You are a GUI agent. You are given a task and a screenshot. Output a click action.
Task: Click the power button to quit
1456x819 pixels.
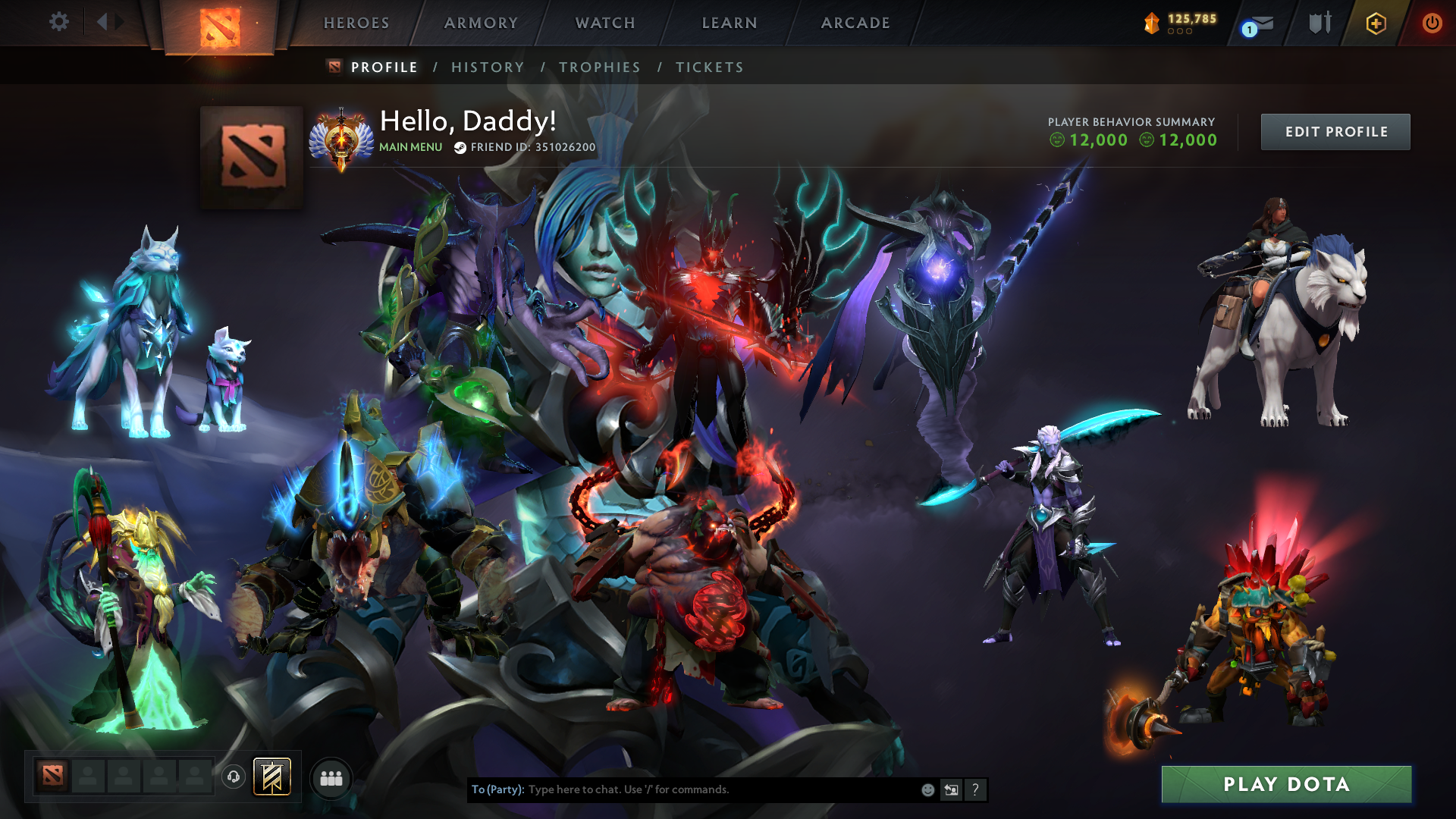[1432, 23]
